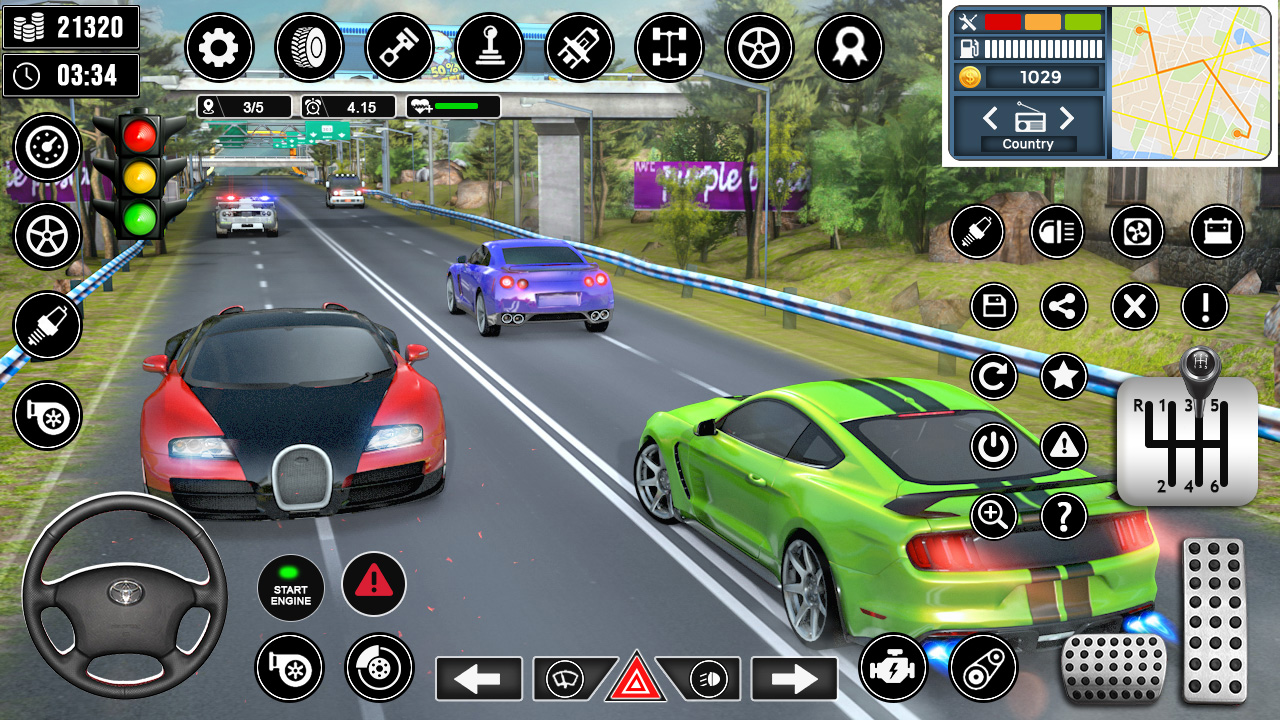Tap the share icon
Viewport: 1280px width, 720px height.
1063,307
